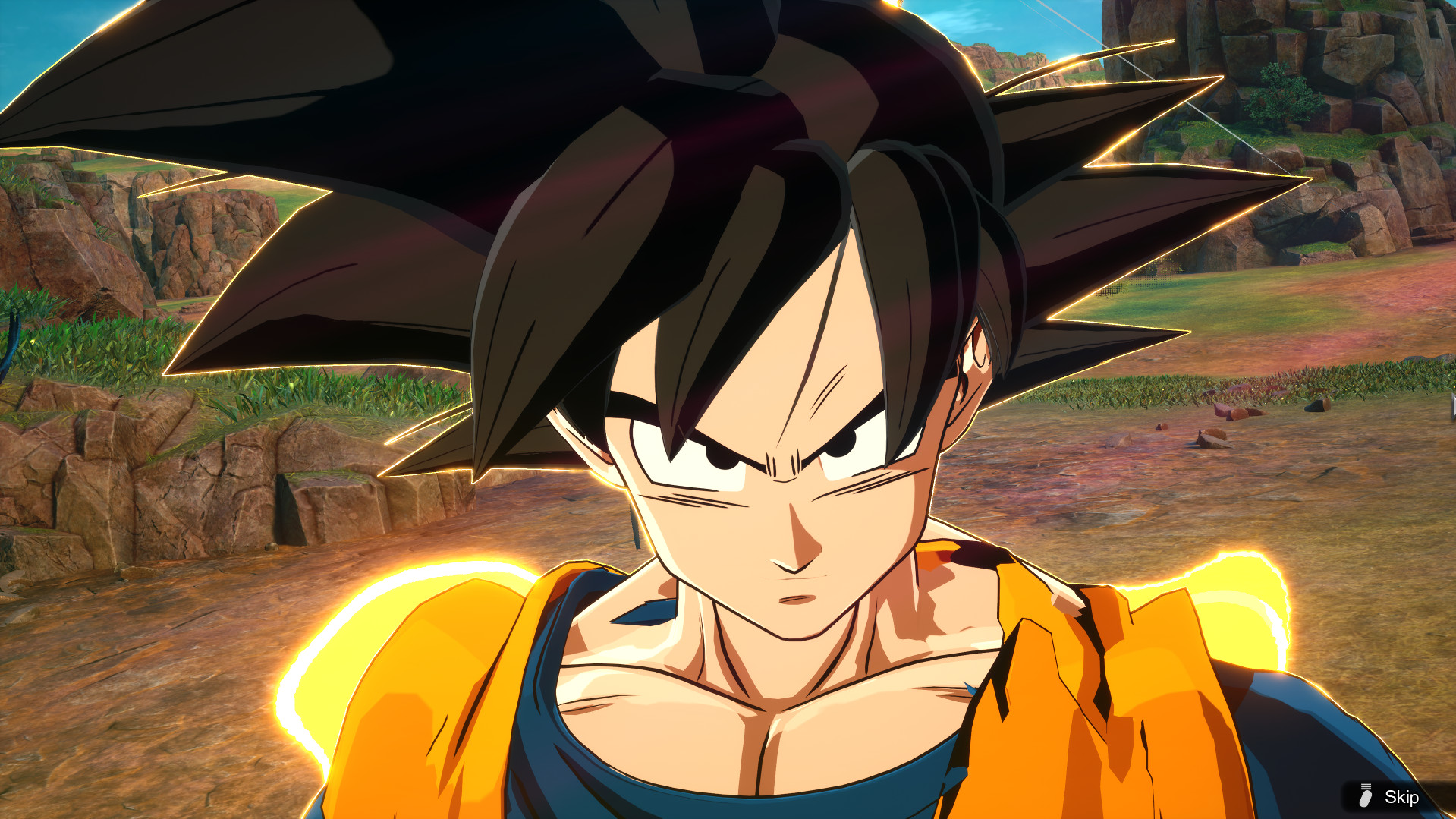Tap the Skip label text
1456x819 pixels.
pos(1401,798)
